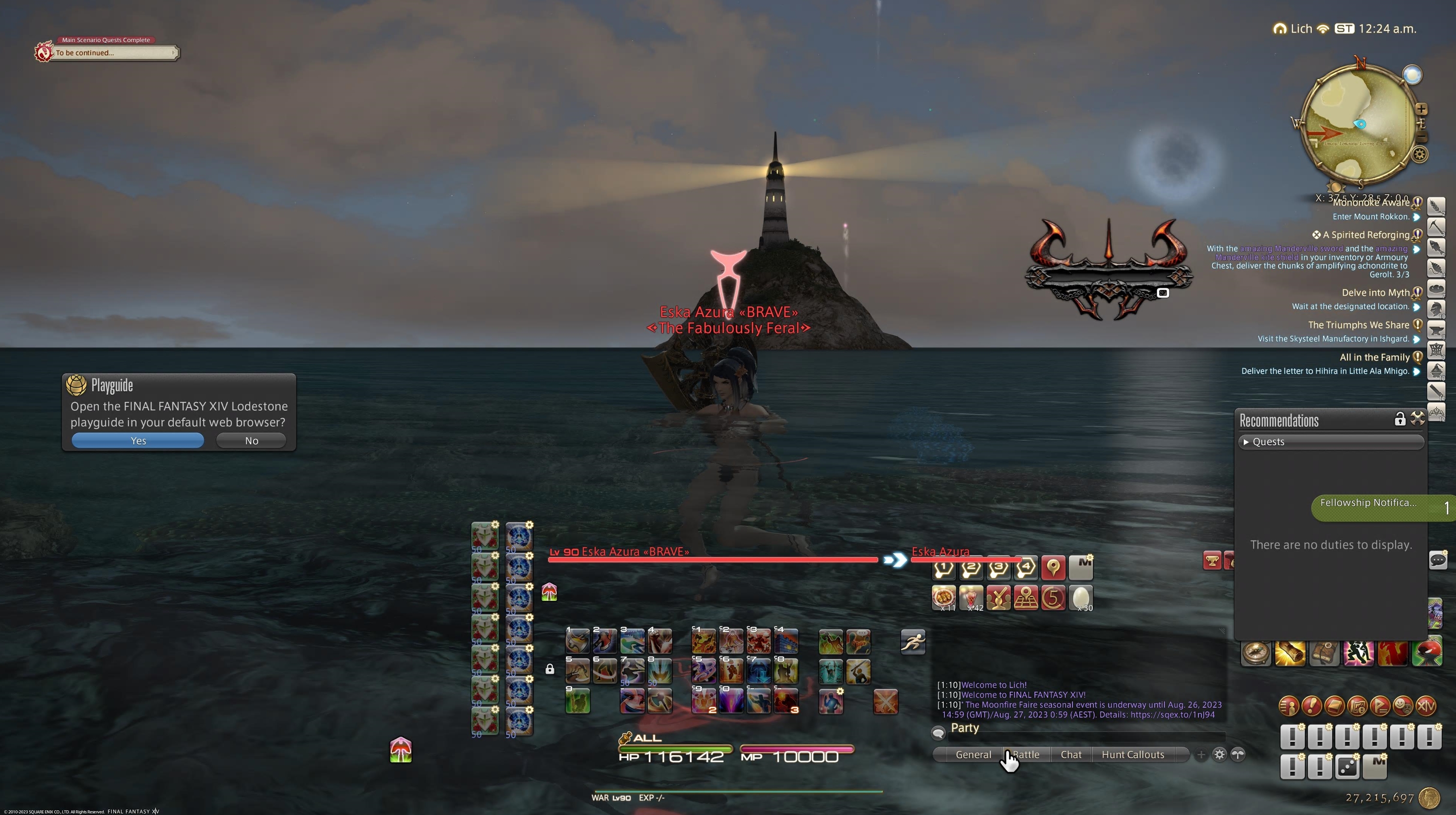
Task: Toggle the hotbar padlock lock
Action: (549, 669)
